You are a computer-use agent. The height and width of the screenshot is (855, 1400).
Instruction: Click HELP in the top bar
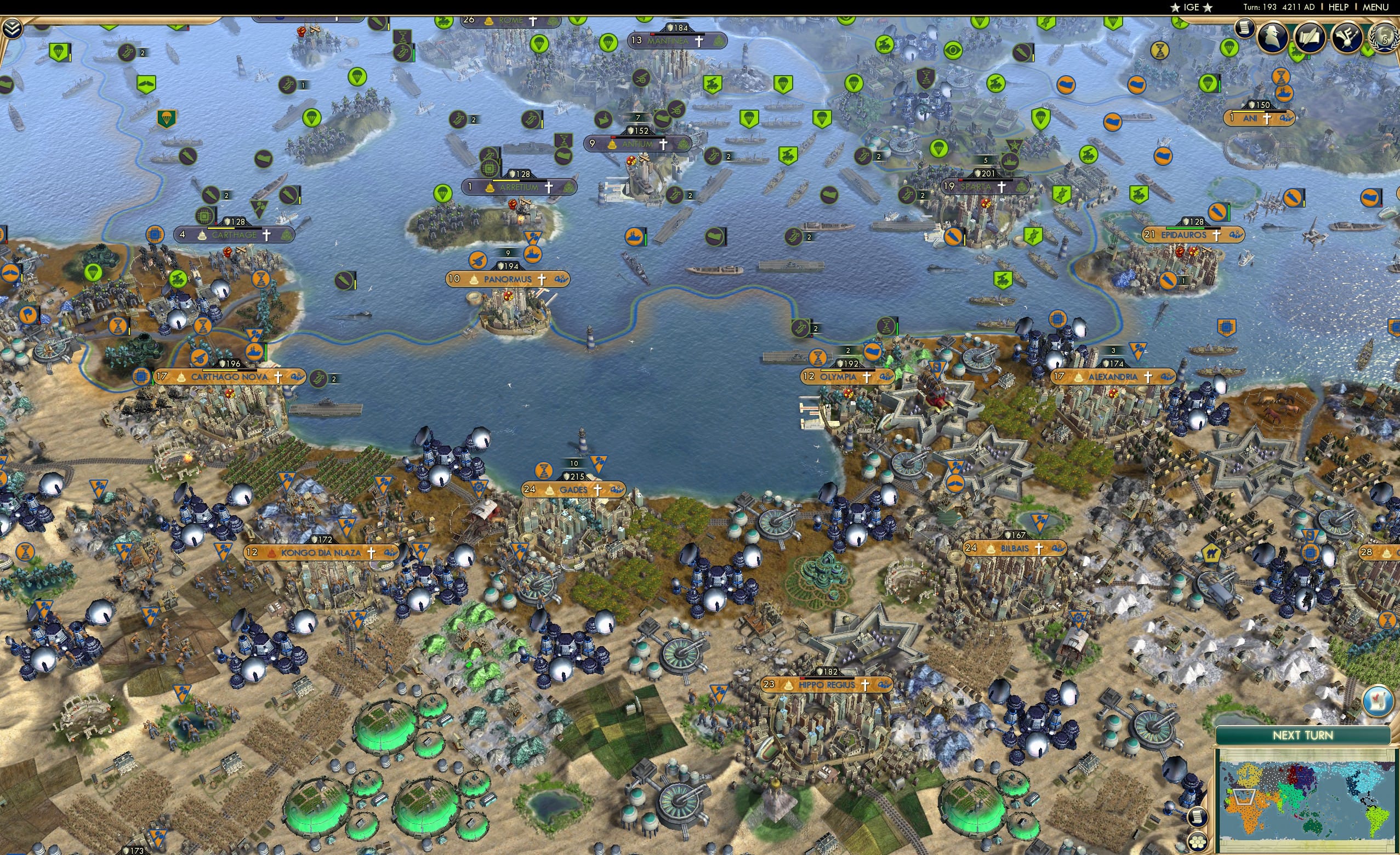1339,7
